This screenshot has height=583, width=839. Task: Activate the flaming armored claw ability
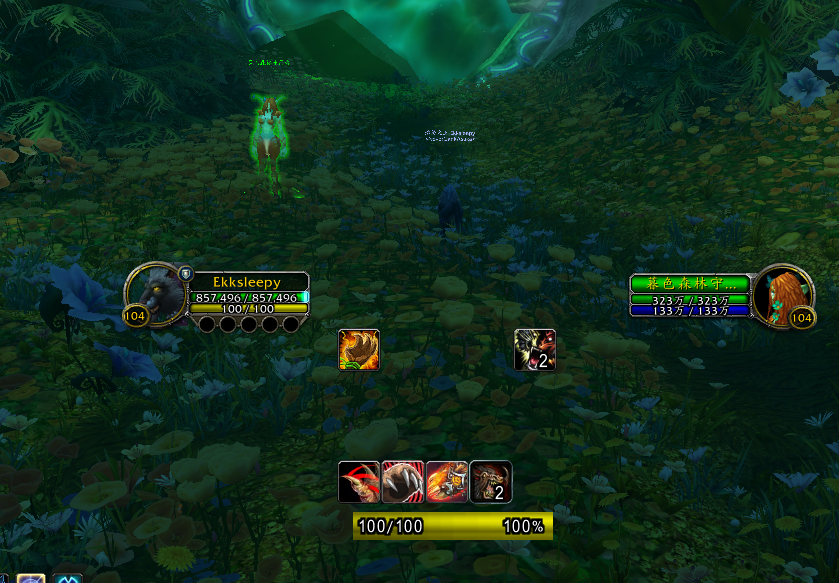(x=446, y=481)
